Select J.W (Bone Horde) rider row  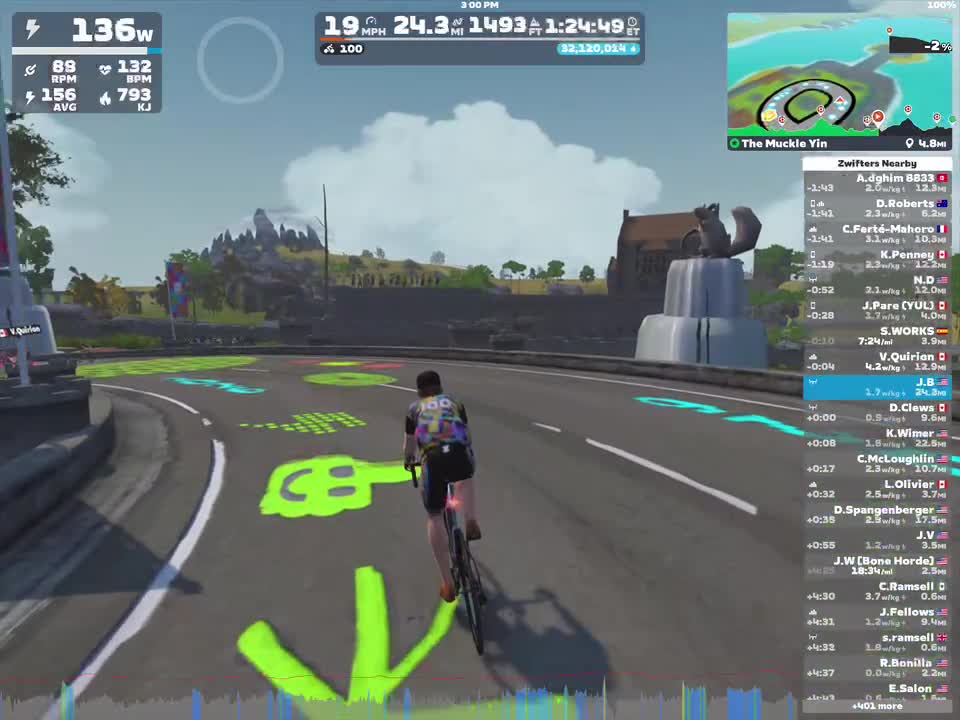[877, 565]
